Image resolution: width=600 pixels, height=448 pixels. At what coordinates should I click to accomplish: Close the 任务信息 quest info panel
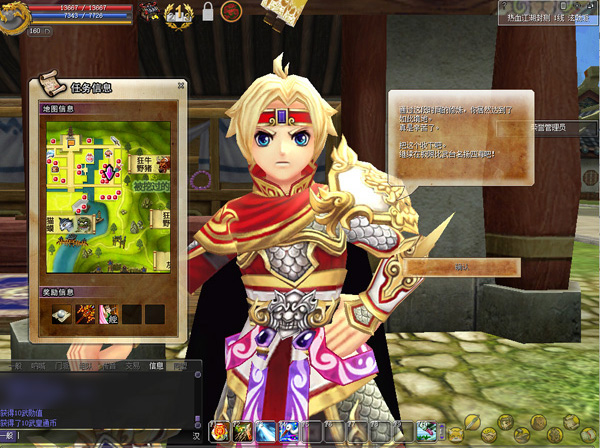(x=180, y=86)
